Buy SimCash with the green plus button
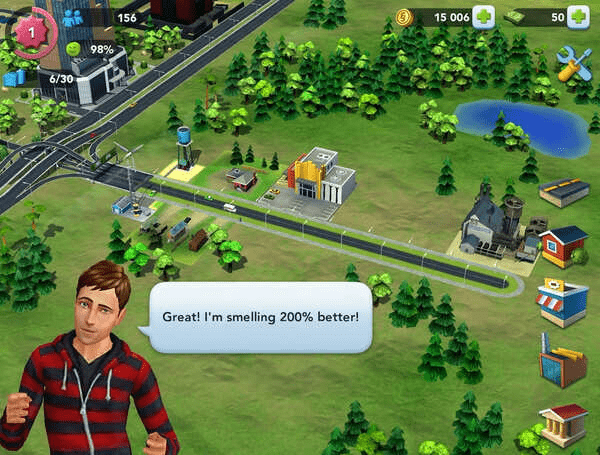This screenshot has width=600, height=455. (x=578, y=17)
